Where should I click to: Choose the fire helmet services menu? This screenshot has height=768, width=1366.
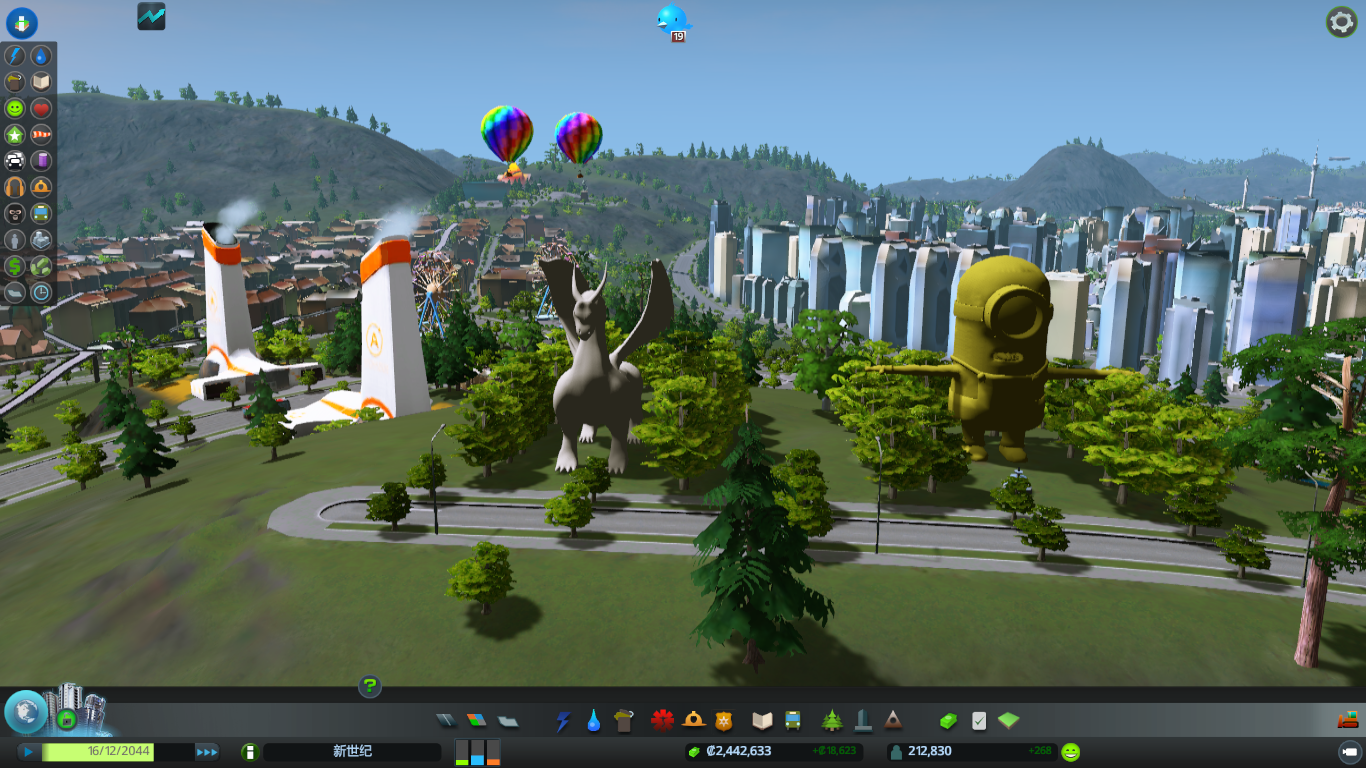coord(693,720)
